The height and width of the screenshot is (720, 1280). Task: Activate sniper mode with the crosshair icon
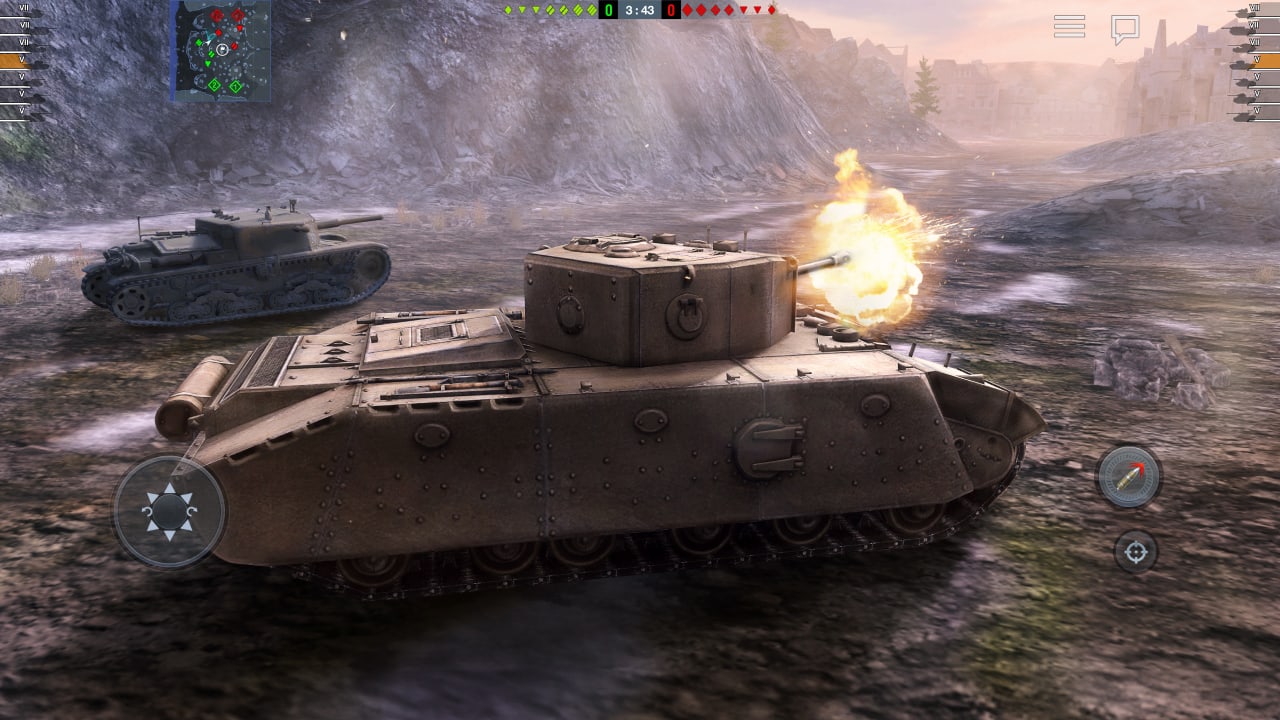coord(1137,549)
